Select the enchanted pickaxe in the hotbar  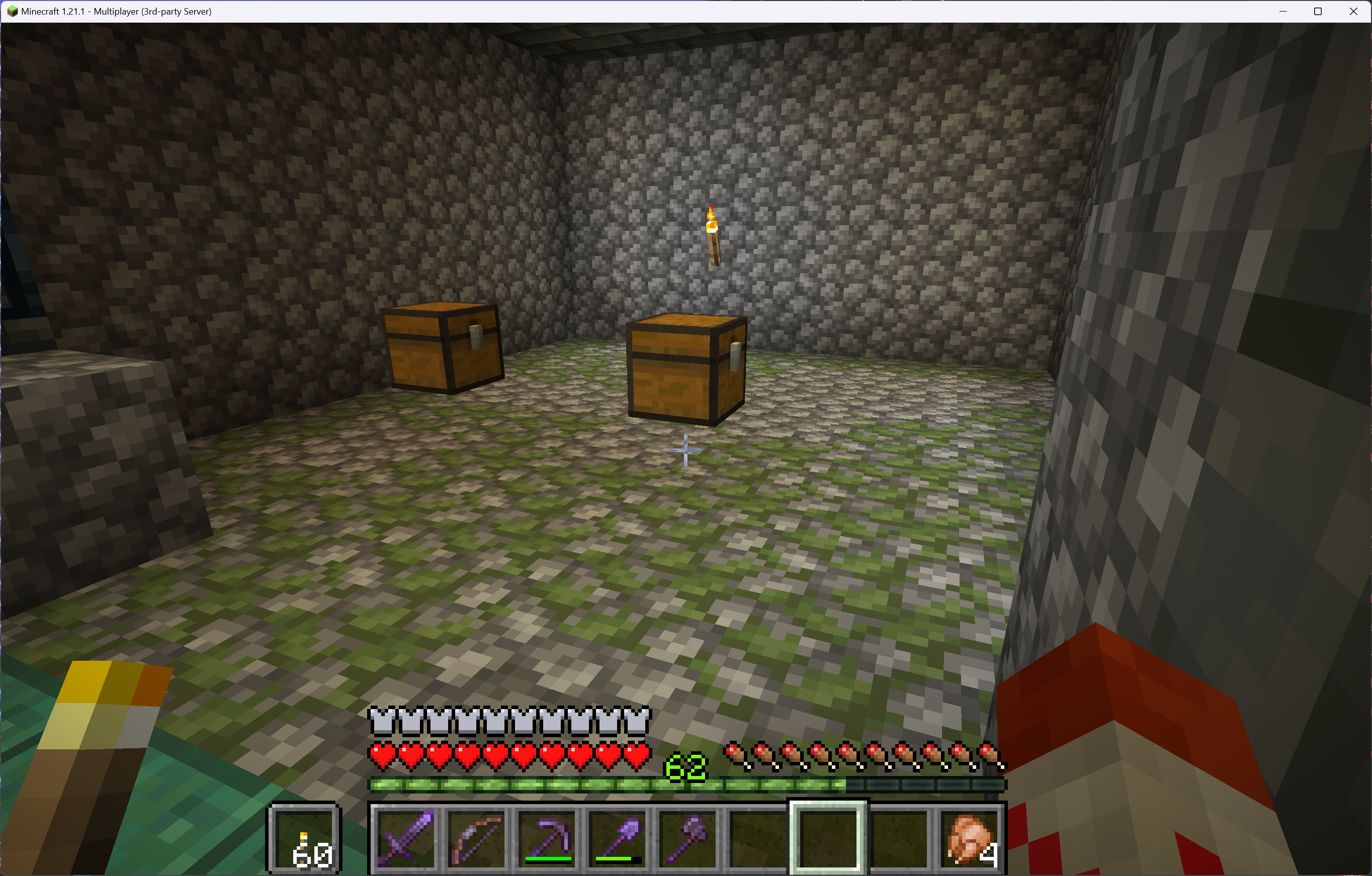pos(547,840)
